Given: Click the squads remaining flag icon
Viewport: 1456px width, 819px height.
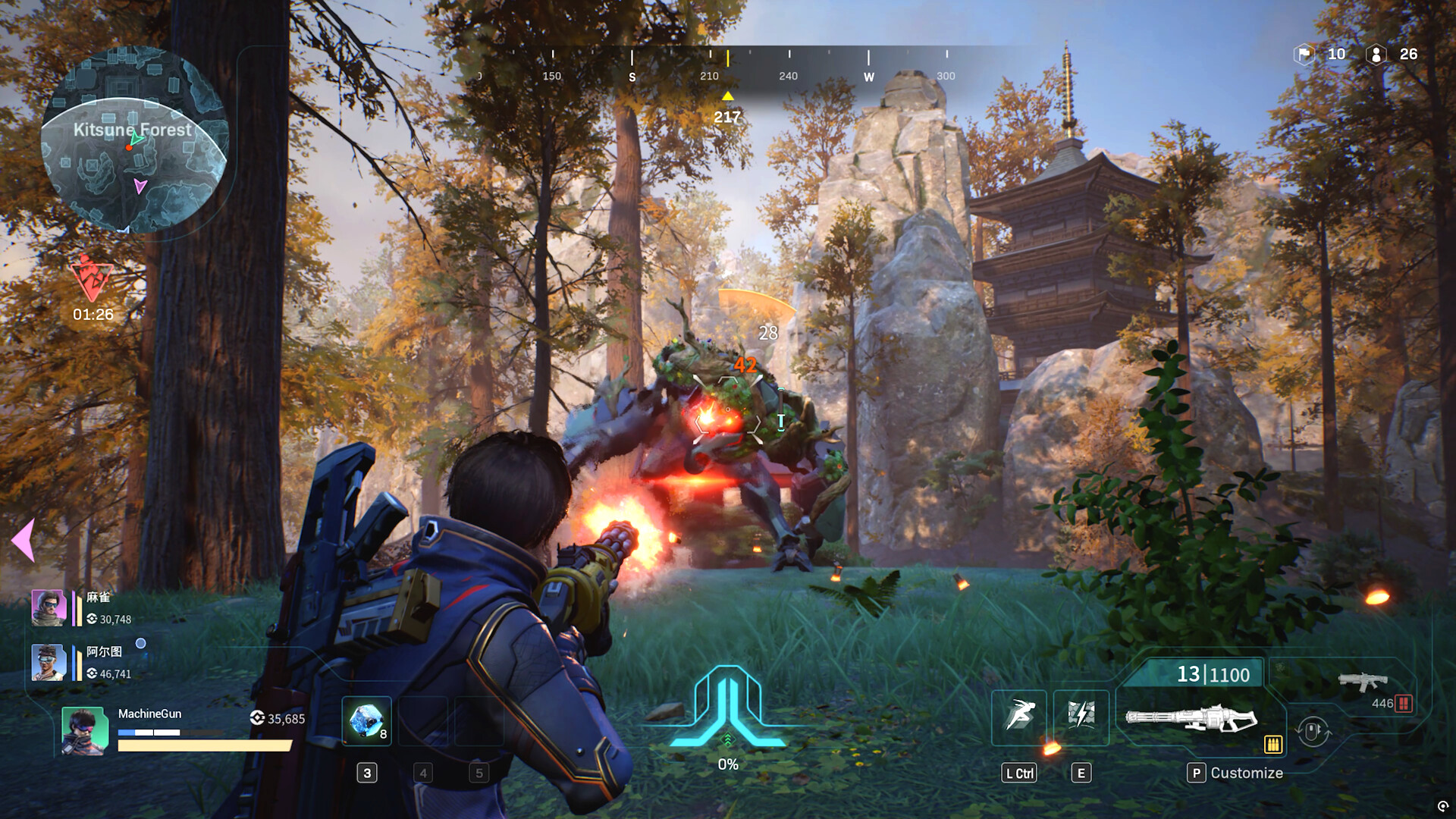Looking at the screenshot, I should click(x=1304, y=55).
